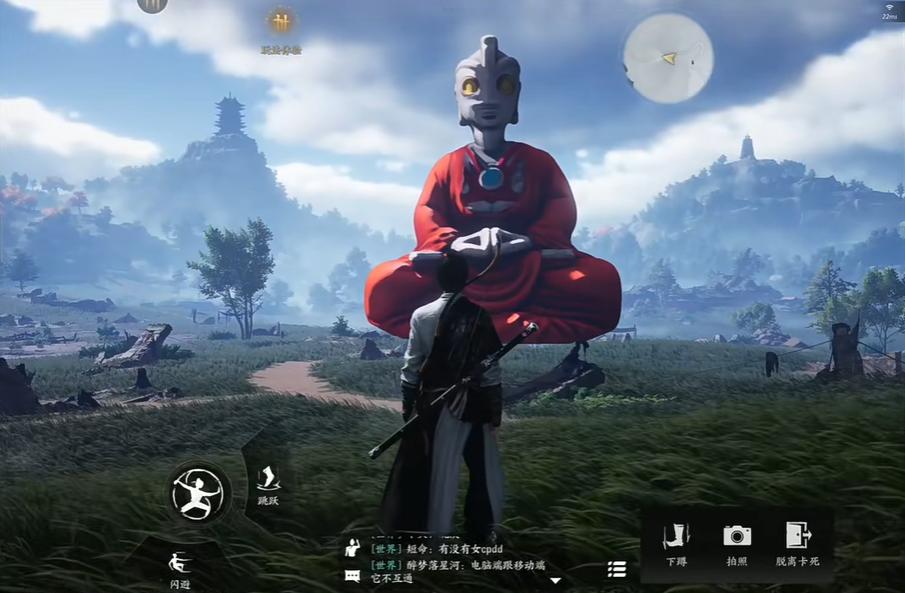Click the character emote icon beside chat

click(352, 548)
